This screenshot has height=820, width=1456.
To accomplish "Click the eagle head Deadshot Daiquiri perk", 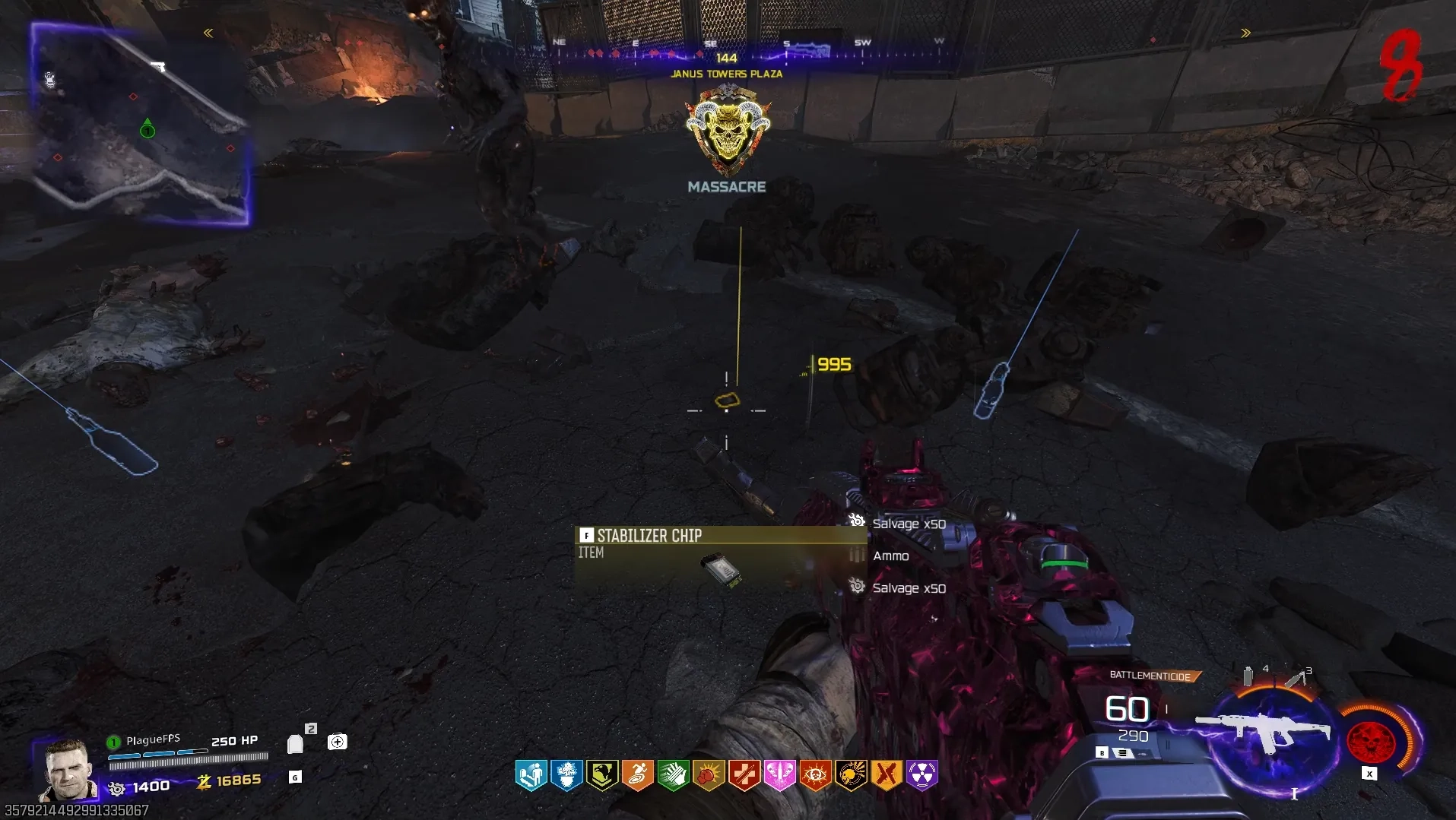I will (x=602, y=775).
